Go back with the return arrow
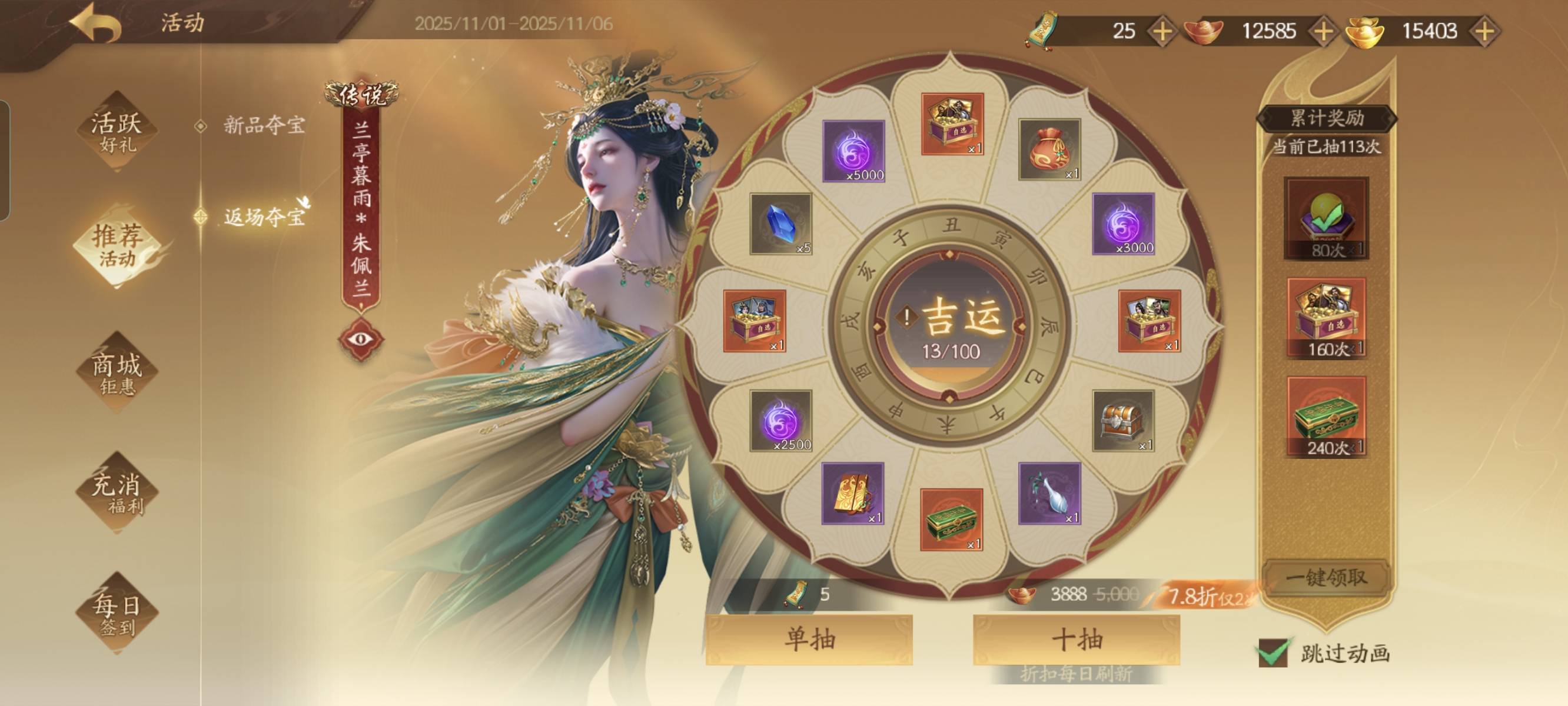 (x=96, y=24)
